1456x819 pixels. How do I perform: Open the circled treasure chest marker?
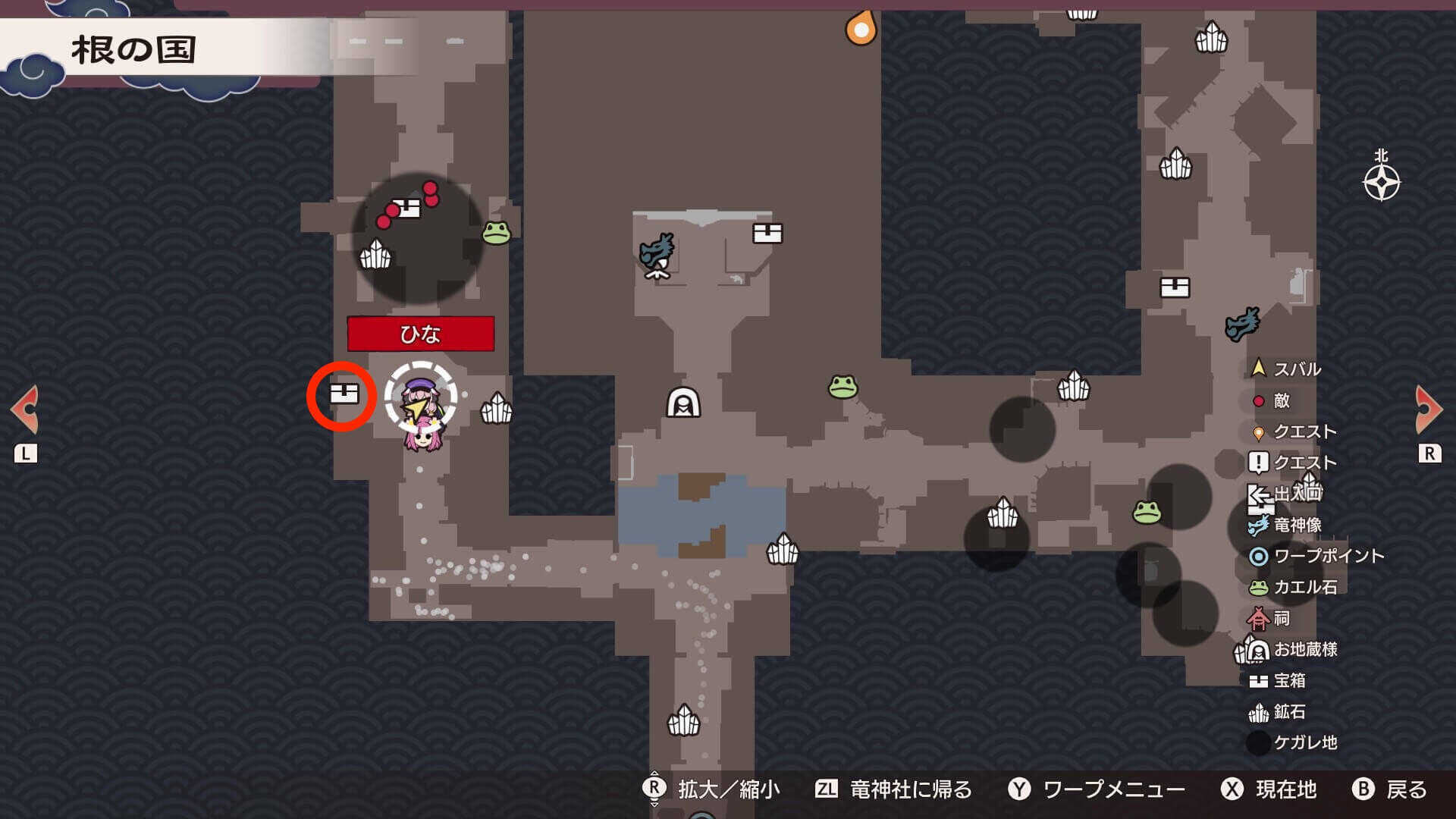[344, 393]
